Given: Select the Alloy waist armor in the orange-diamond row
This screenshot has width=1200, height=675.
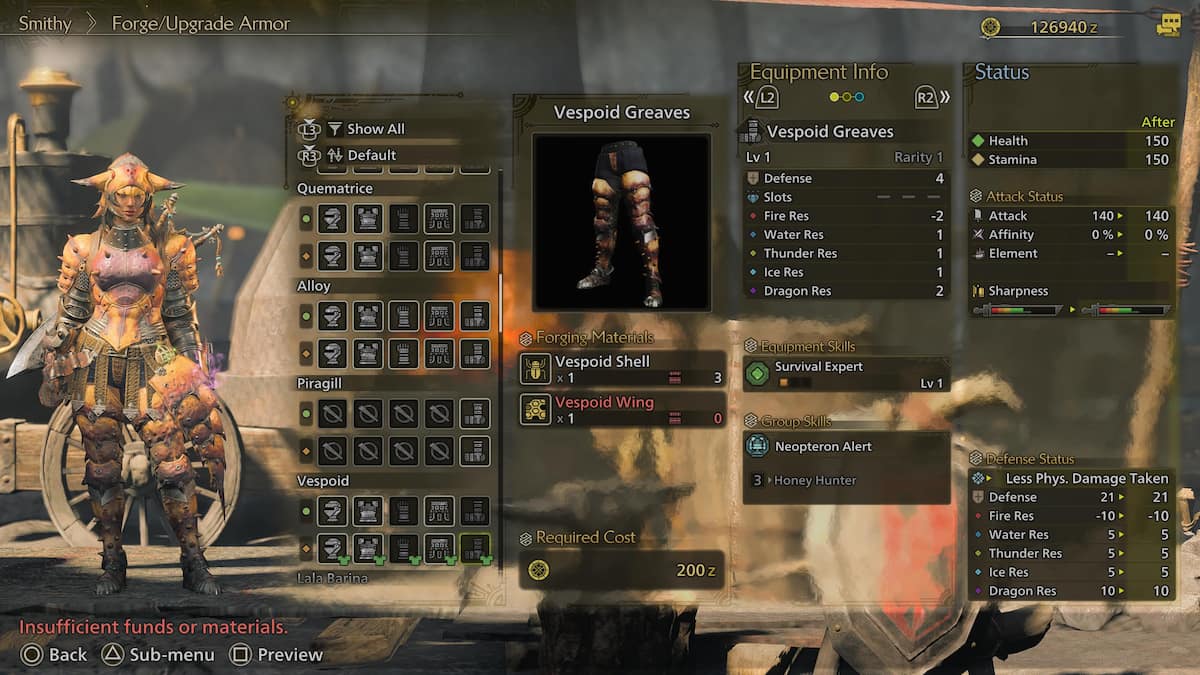Looking at the screenshot, I should (x=439, y=353).
